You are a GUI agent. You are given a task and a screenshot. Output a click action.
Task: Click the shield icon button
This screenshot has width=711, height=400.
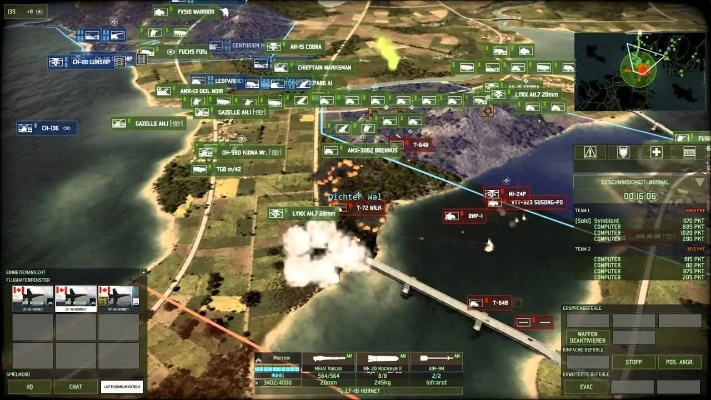tap(623, 152)
